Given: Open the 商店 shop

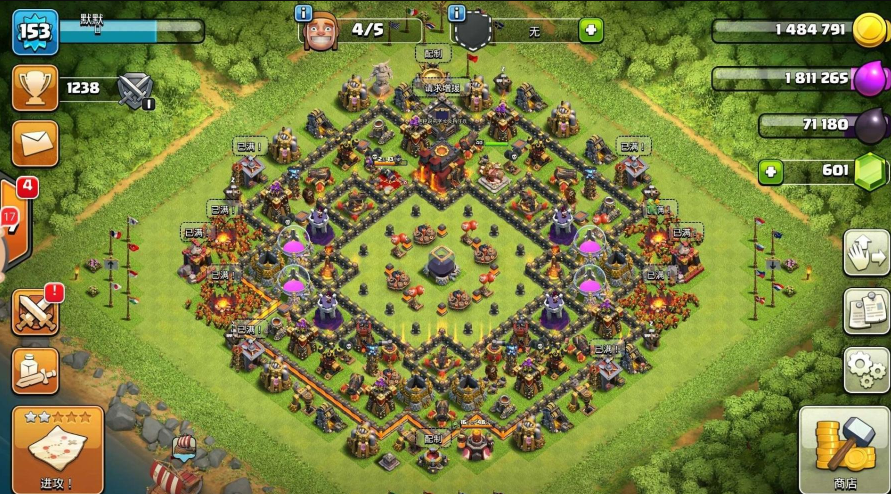Looking at the screenshot, I should pyautogui.click(x=845, y=450).
